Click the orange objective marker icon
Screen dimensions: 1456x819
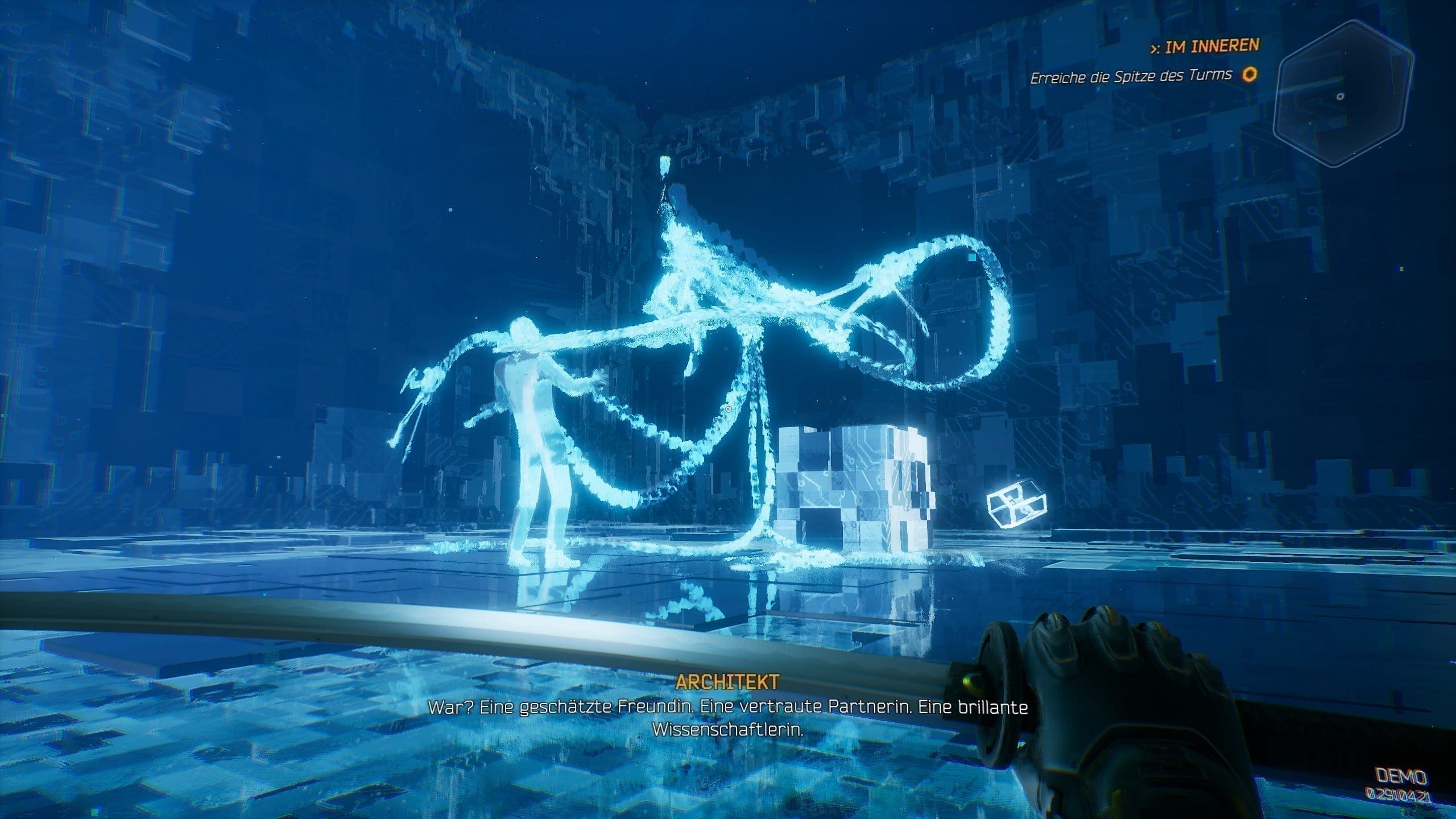(1250, 75)
